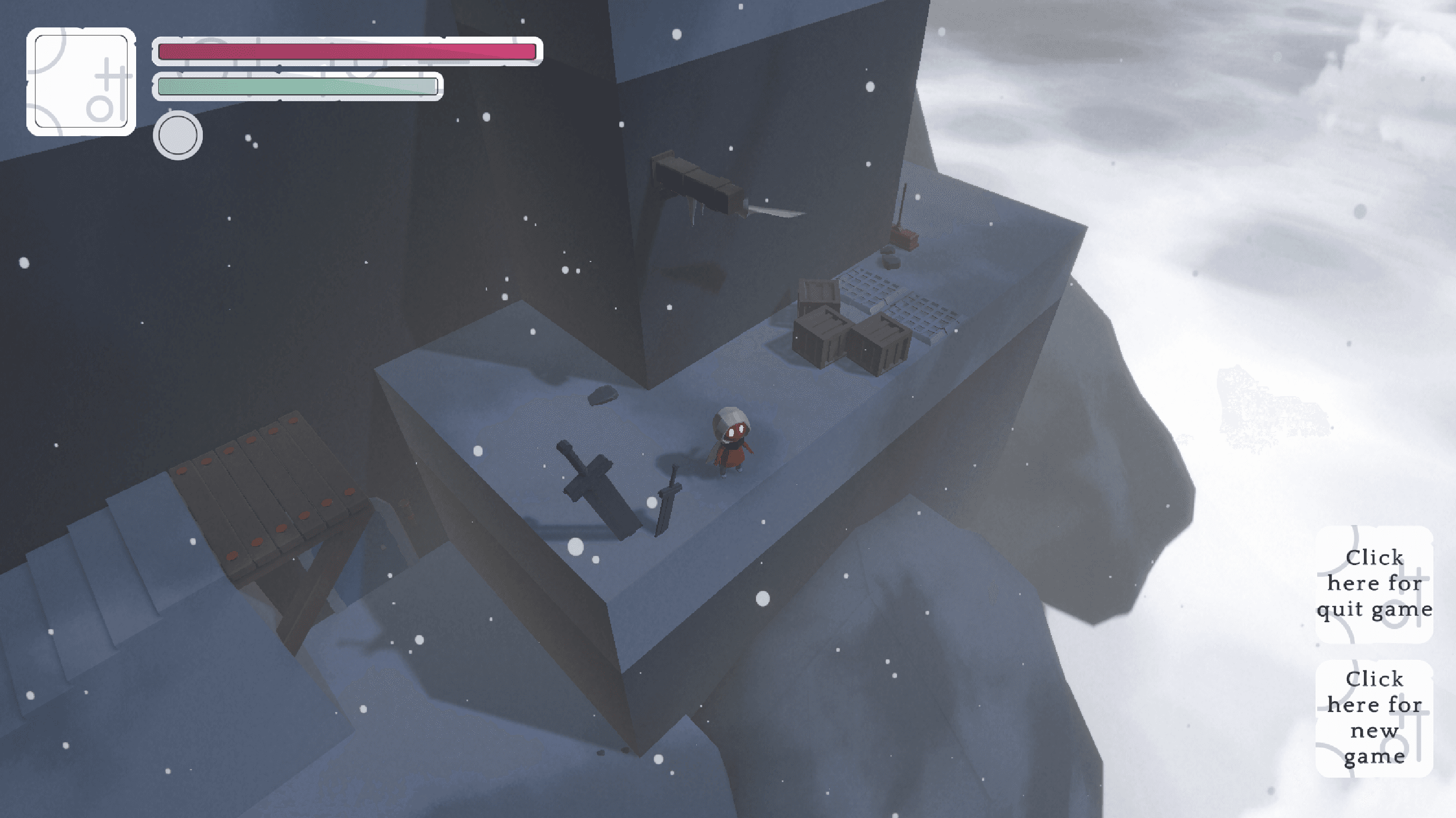Click the round ability slot
This screenshot has width=1456, height=818.
pos(178,135)
